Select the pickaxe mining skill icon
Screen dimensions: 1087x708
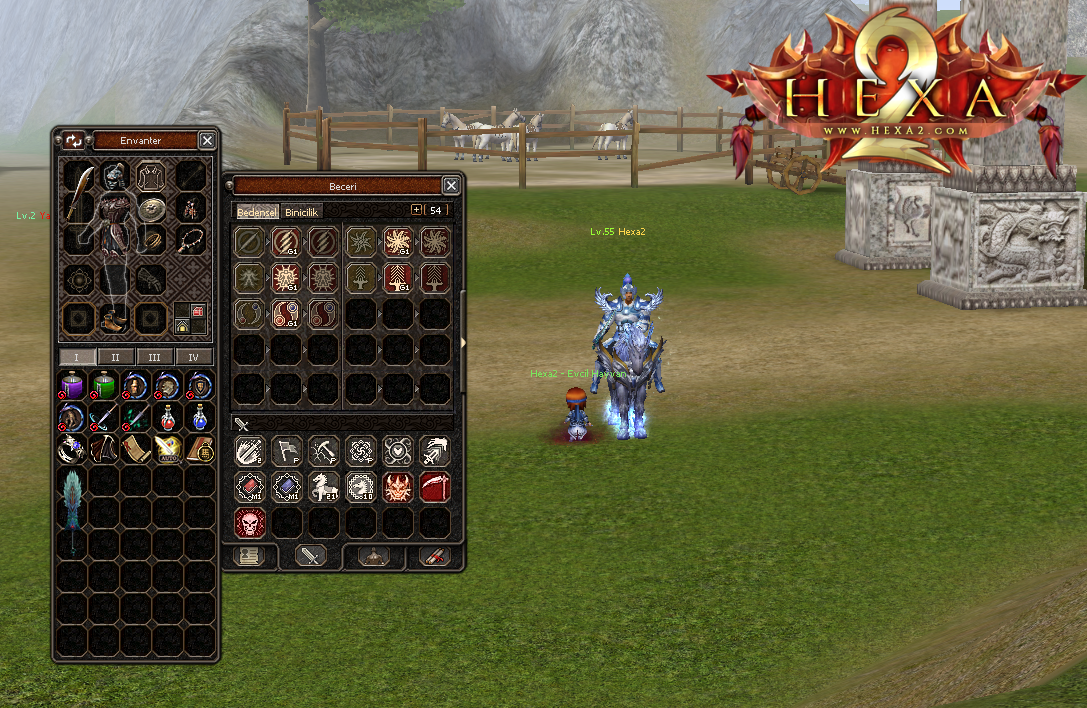tap(323, 451)
